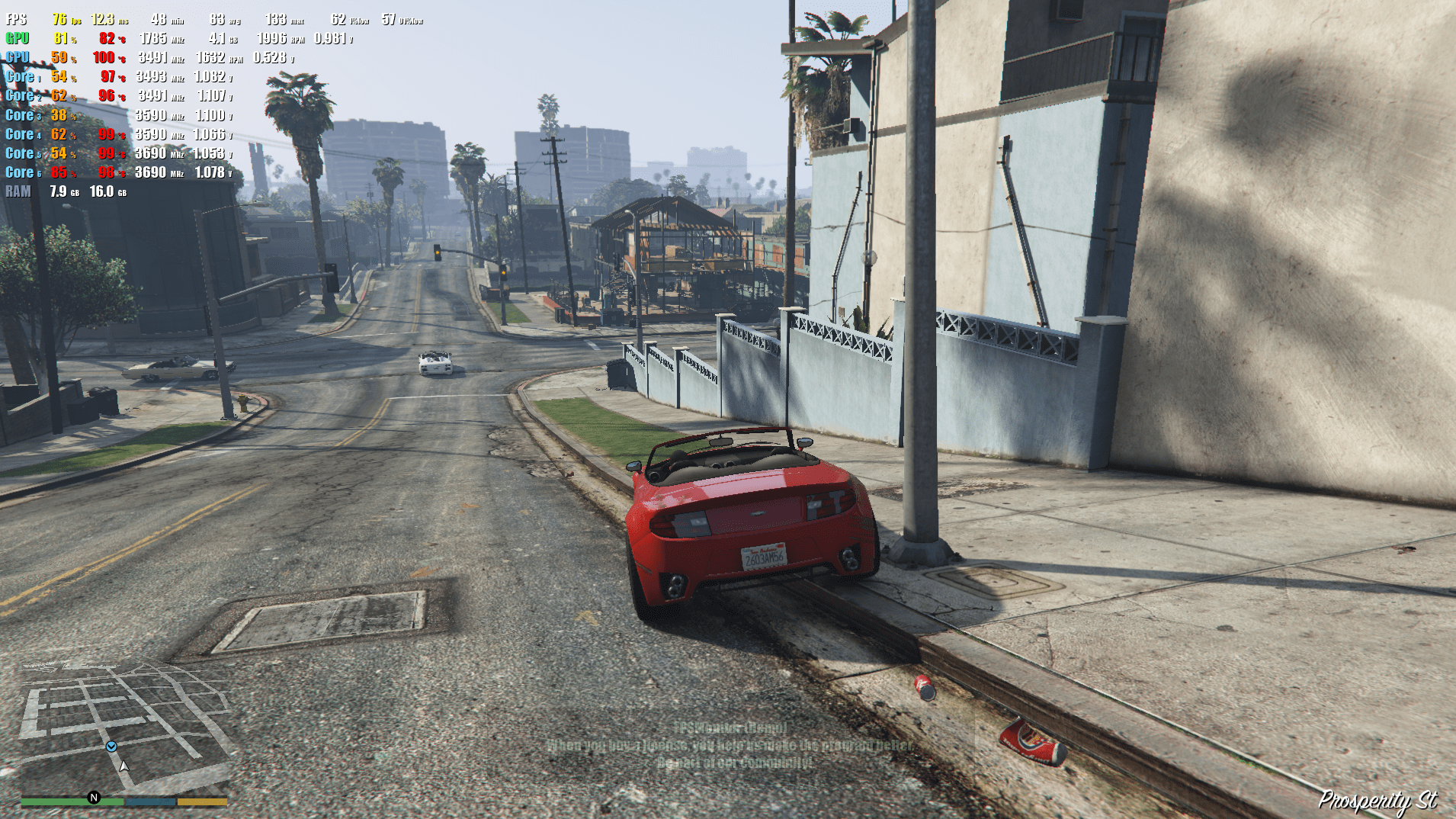Click the north N compass marker
The image size is (1456, 819).
coord(94,798)
